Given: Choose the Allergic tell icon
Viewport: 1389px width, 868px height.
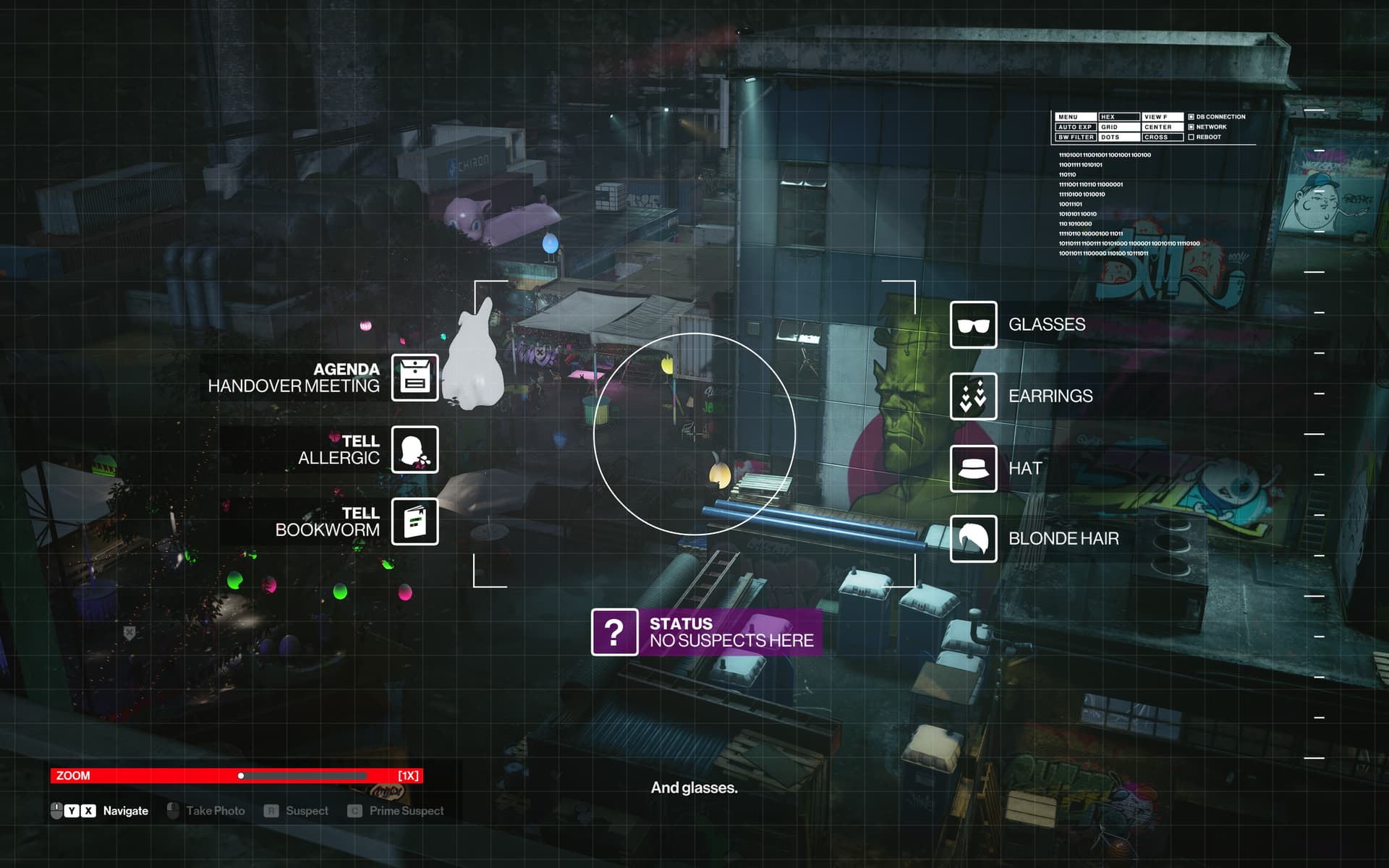Looking at the screenshot, I should pyautogui.click(x=415, y=449).
